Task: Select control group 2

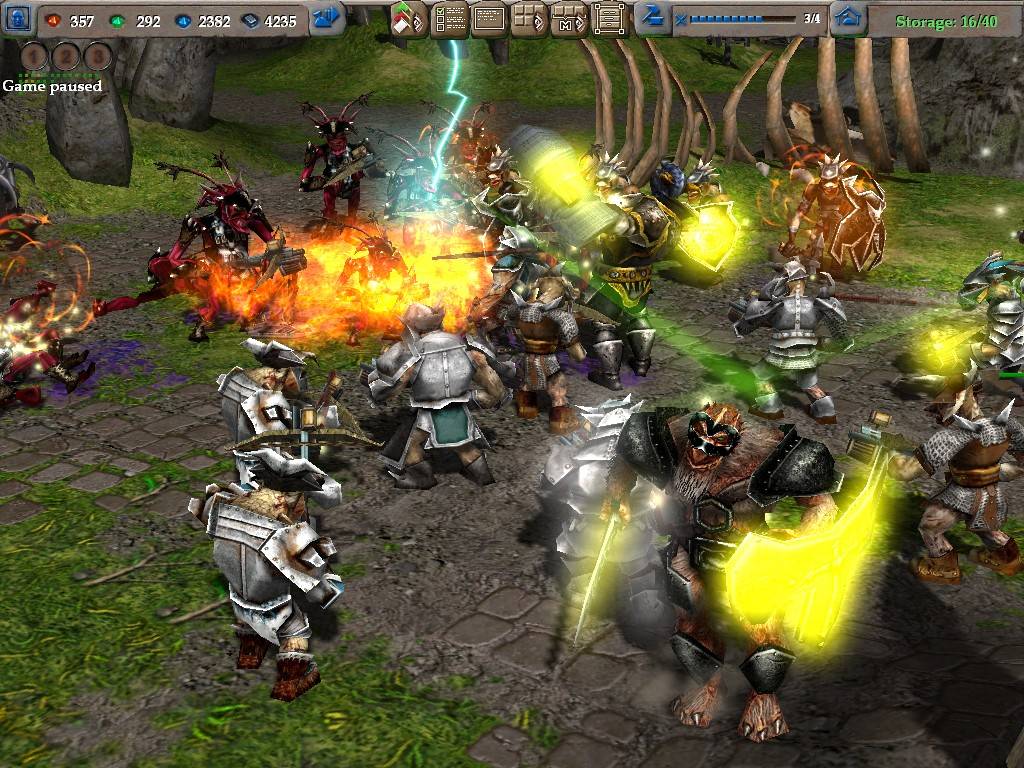Action: (68, 56)
